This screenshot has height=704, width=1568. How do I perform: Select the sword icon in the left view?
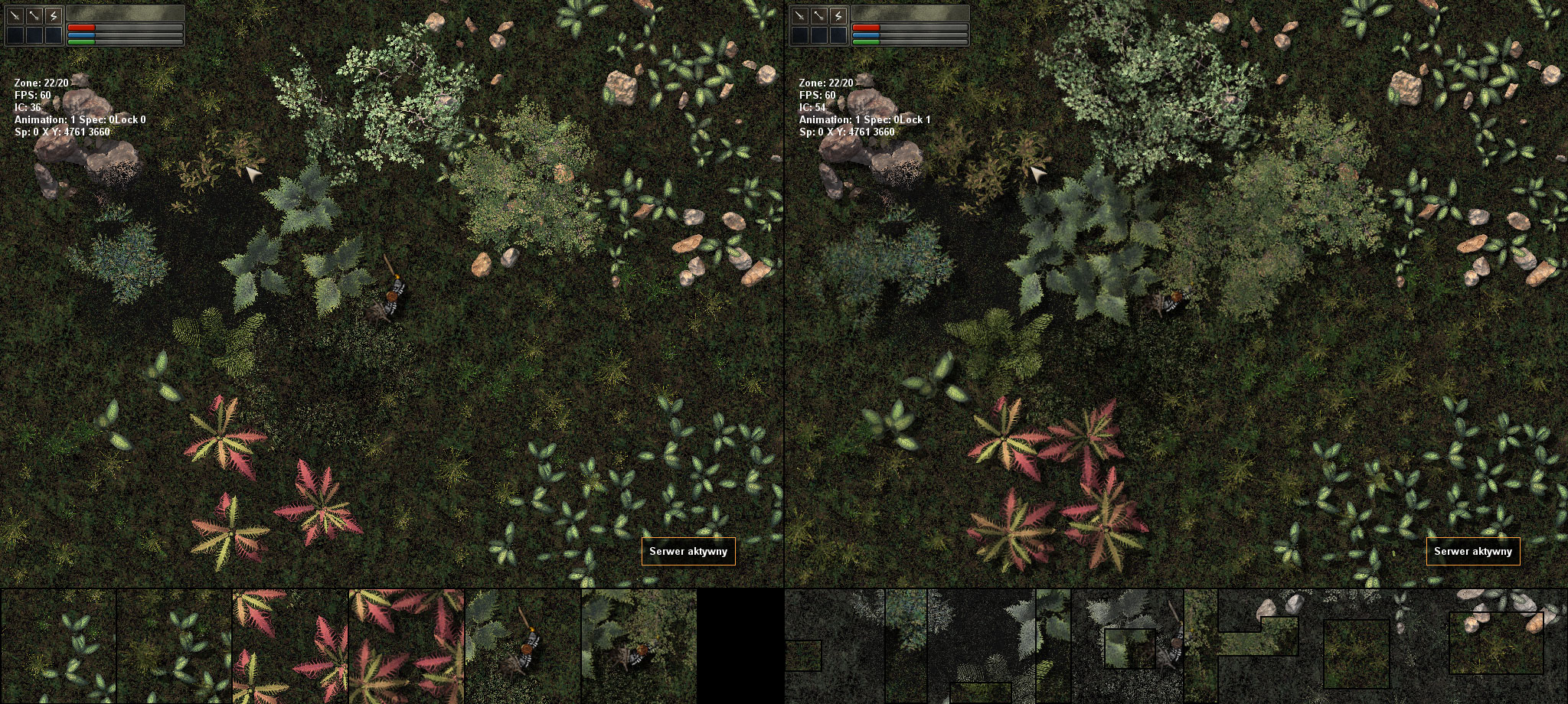[15, 15]
